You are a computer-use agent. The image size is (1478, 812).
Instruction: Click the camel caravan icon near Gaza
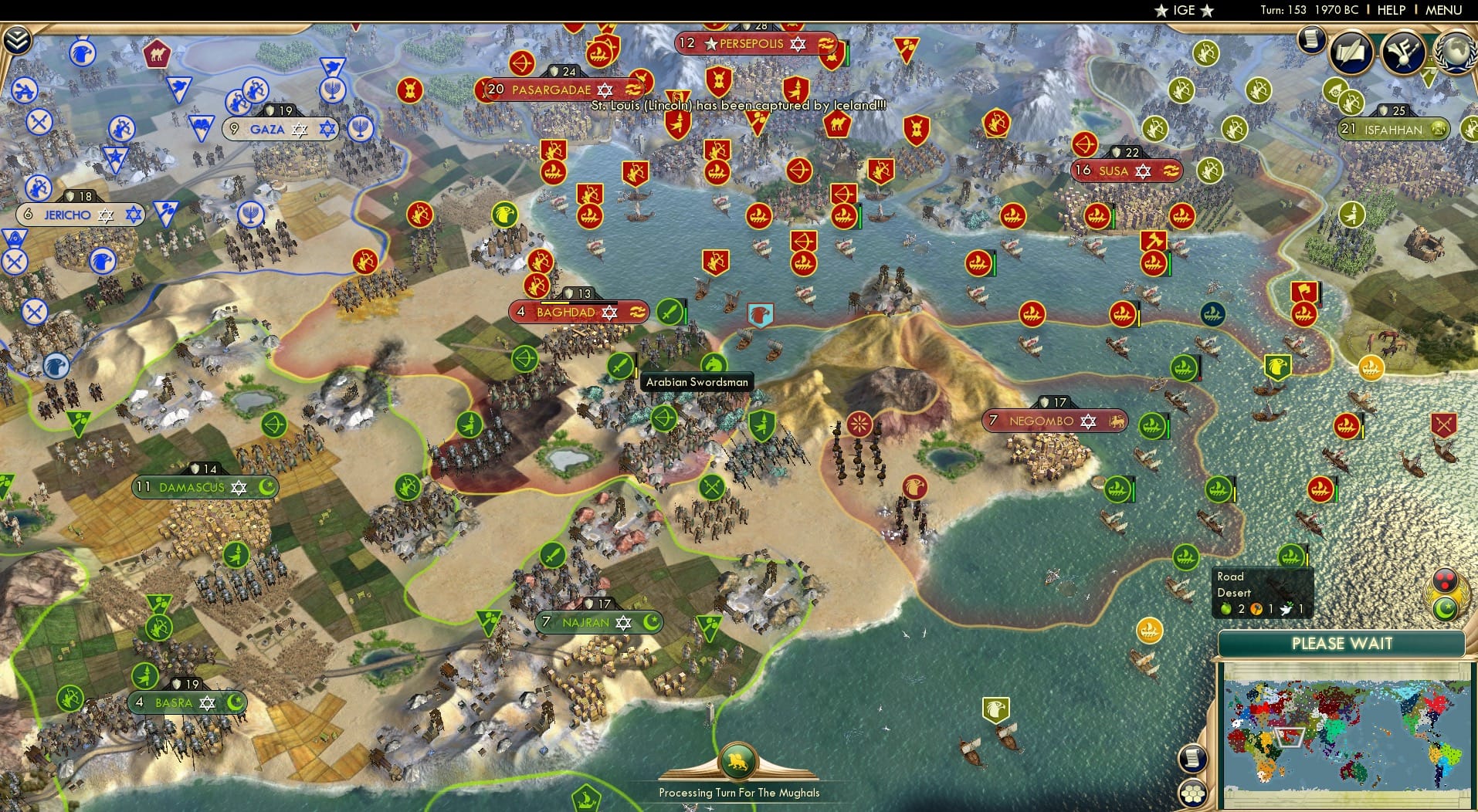point(157,52)
